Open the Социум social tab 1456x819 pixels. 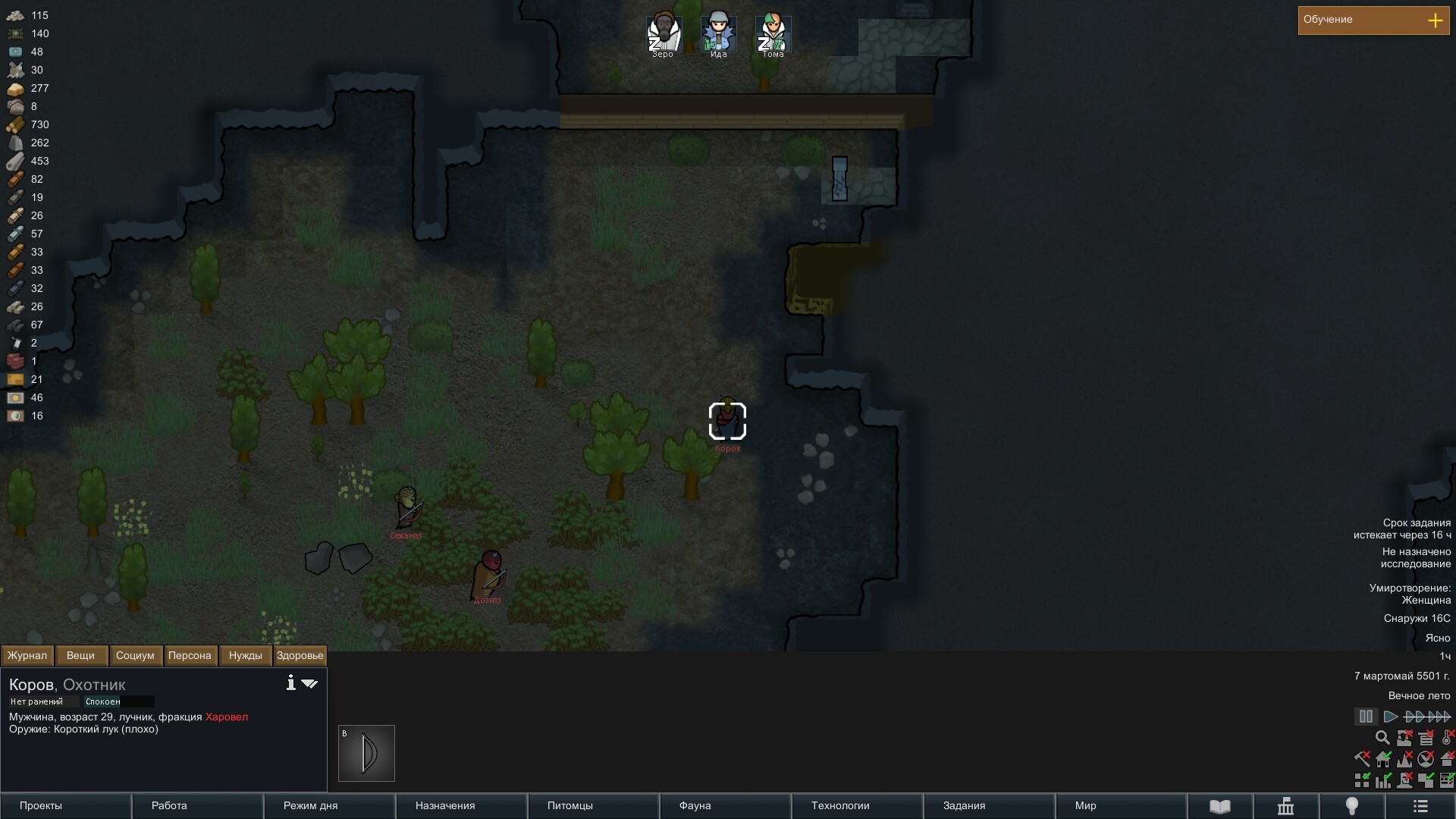(135, 655)
